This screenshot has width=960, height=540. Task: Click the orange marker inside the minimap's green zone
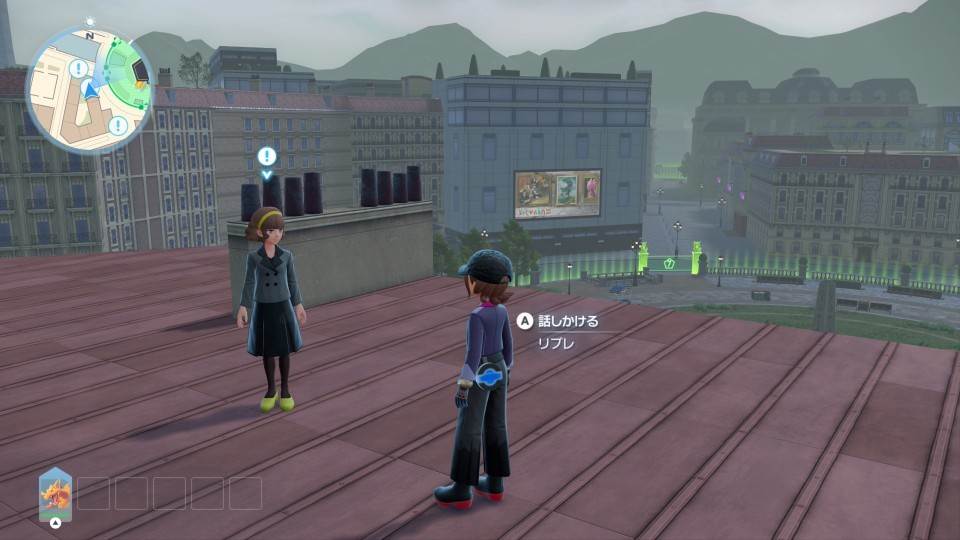140,85
